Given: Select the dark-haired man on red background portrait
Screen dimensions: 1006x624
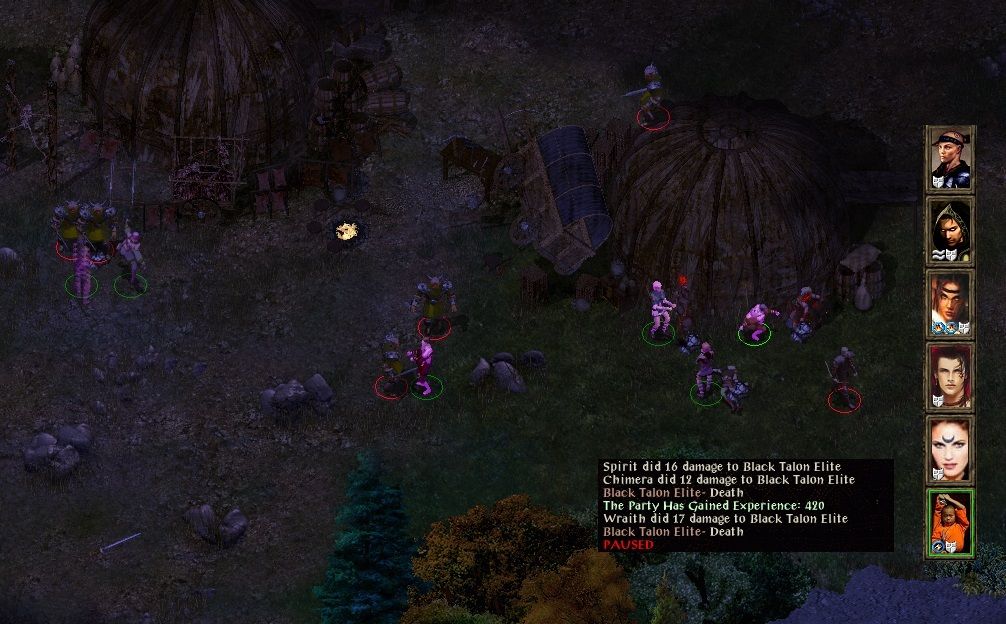Looking at the screenshot, I should [950, 376].
